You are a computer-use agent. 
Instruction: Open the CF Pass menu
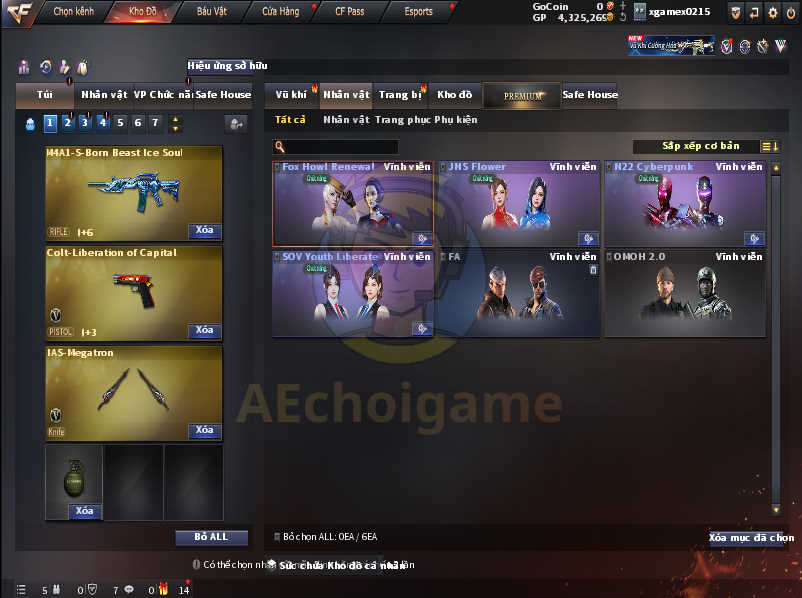349,12
